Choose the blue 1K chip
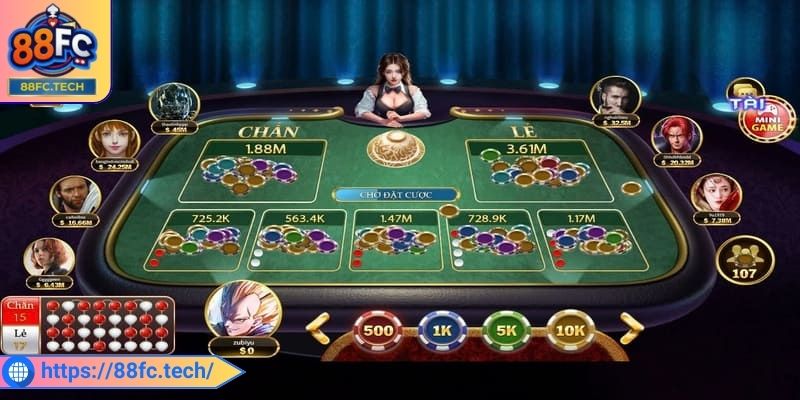Image resolution: width=800 pixels, height=400 pixels. (442, 330)
